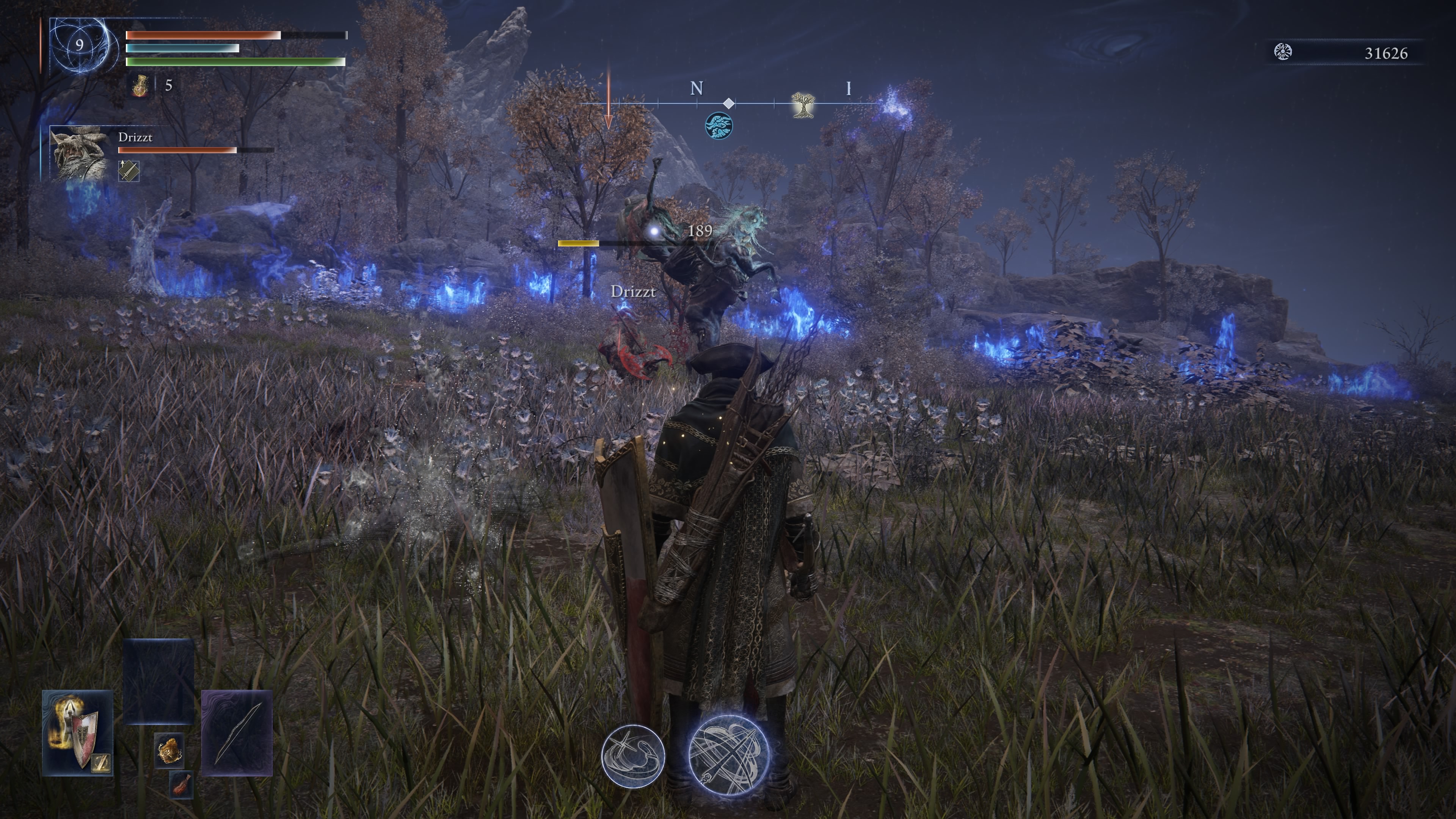
Task: Click the buff icon under Drizzt's health bar
Action: pyautogui.click(x=129, y=170)
